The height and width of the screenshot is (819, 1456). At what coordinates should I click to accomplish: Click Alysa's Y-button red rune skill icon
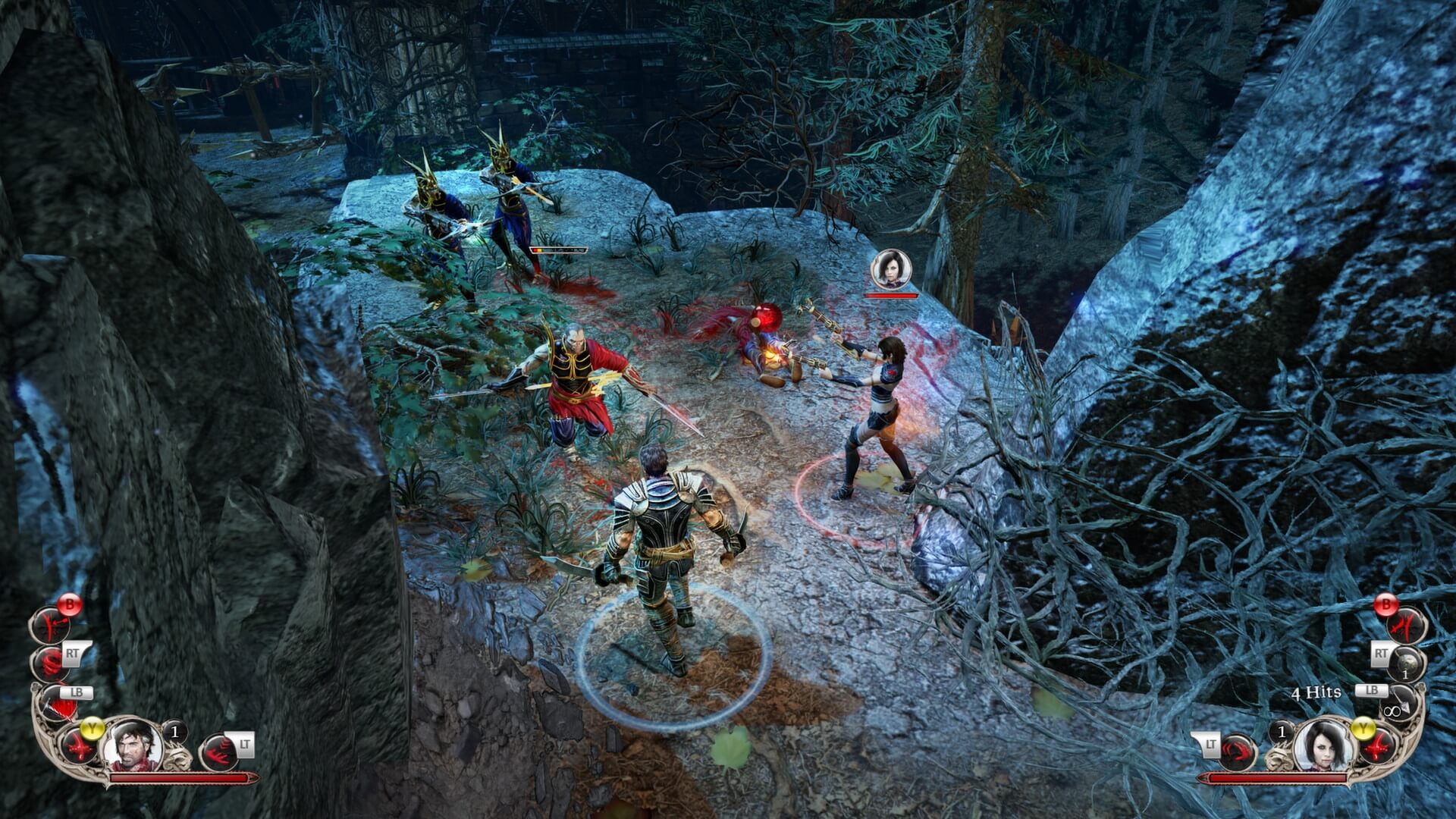(1379, 747)
